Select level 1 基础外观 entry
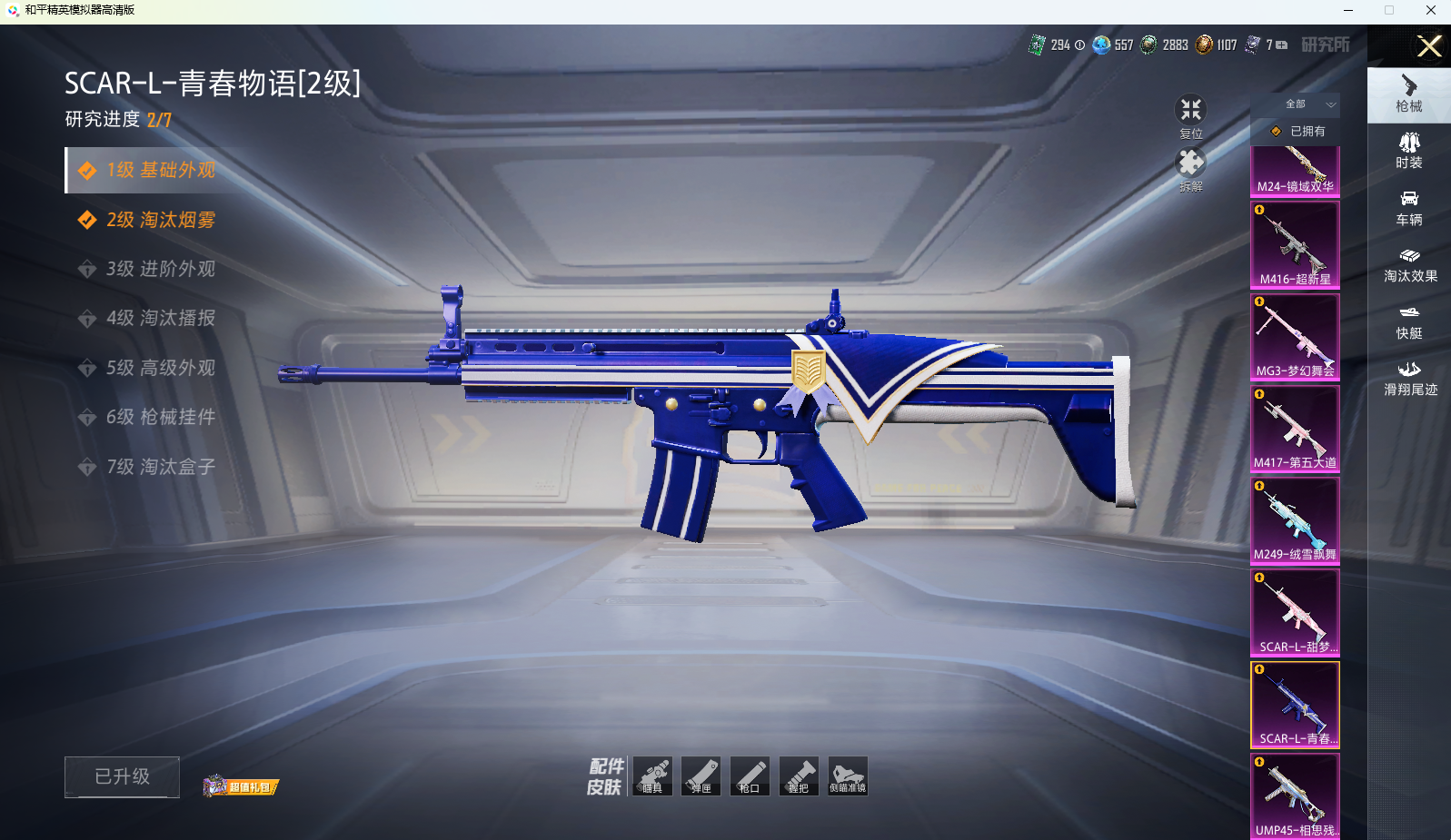1451x840 pixels. (x=160, y=171)
